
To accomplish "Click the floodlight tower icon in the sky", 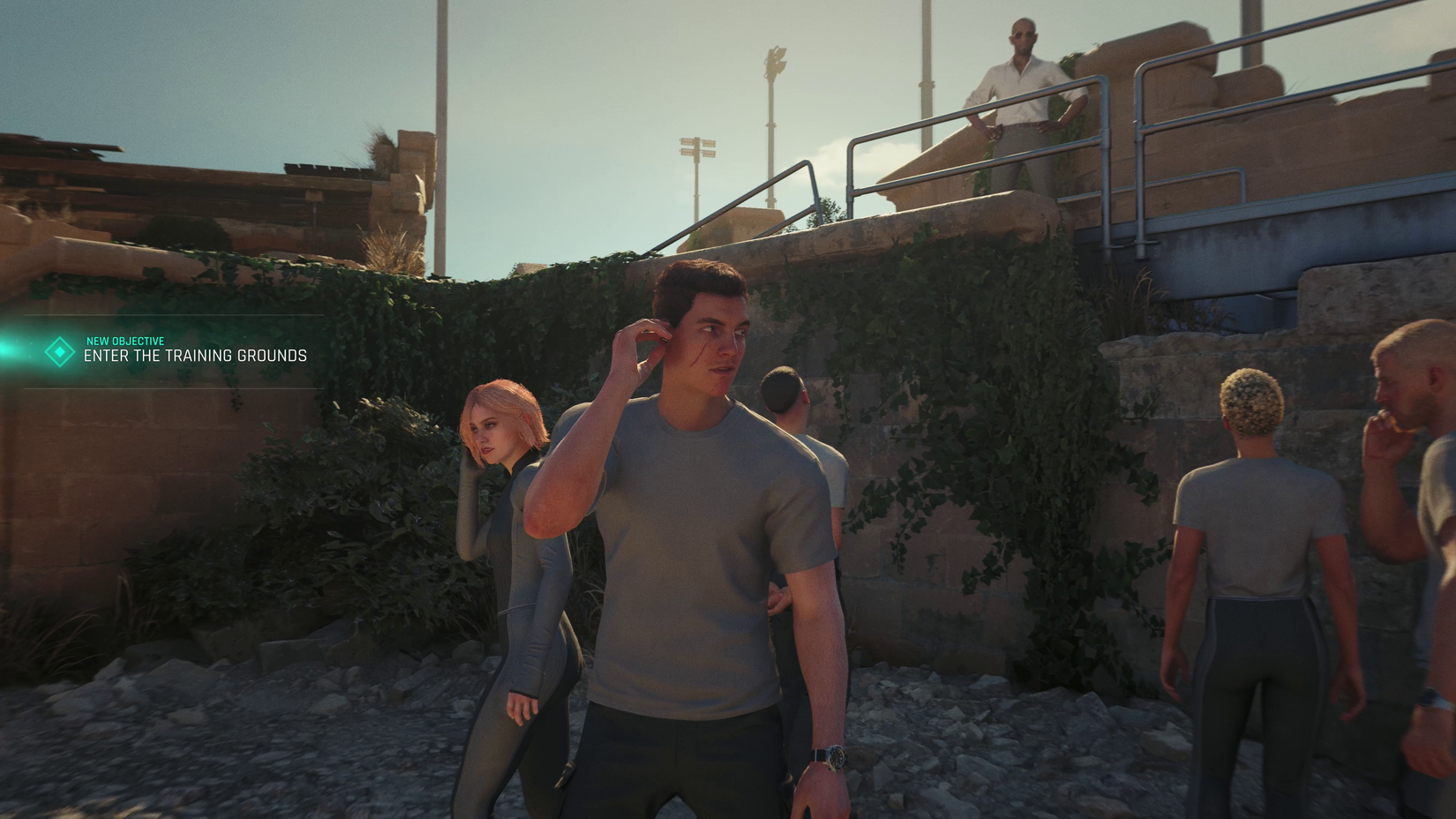I will (x=697, y=147).
